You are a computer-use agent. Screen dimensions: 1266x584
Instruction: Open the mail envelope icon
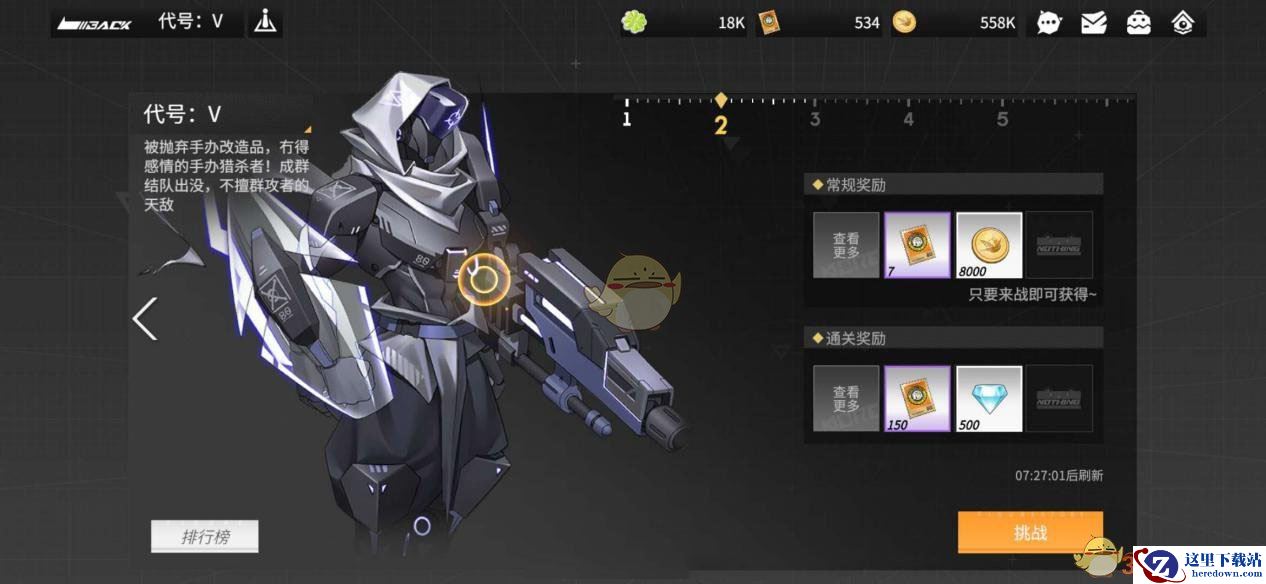click(x=1094, y=22)
